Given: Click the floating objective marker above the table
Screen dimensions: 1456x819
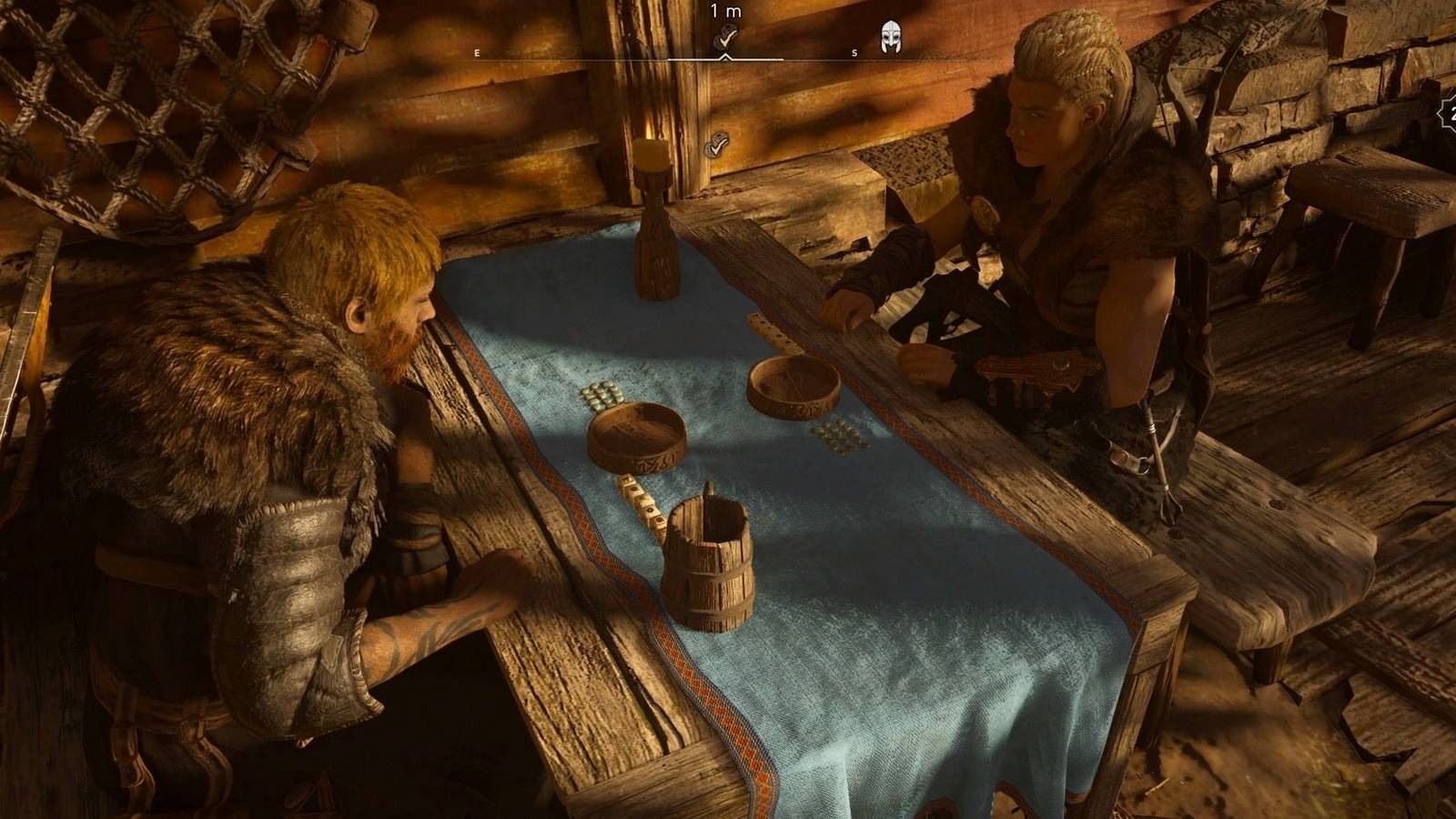Looking at the screenshot, I should coord(718,144).
